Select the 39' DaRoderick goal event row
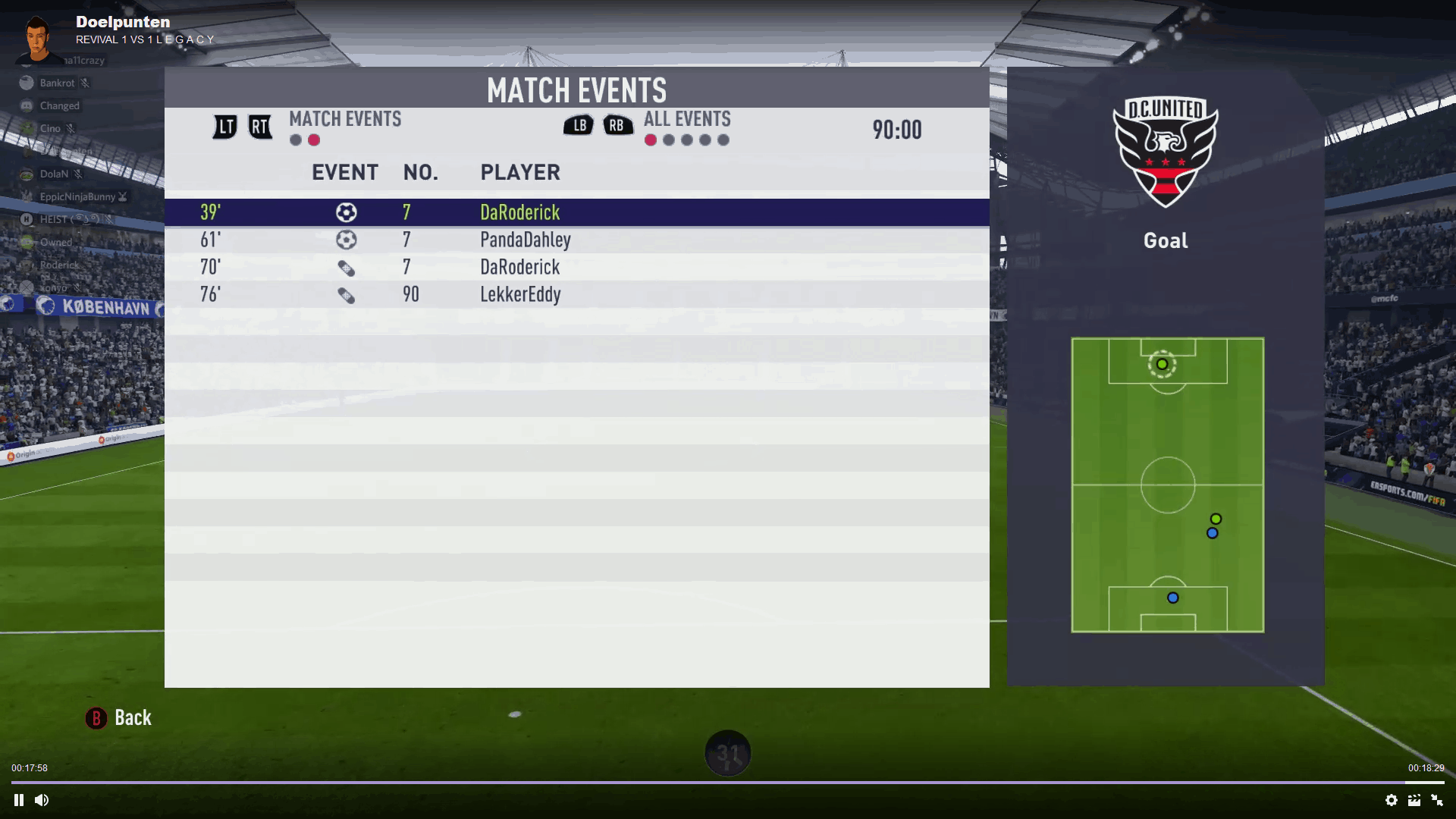The image size is (1456, 819). 576,212
